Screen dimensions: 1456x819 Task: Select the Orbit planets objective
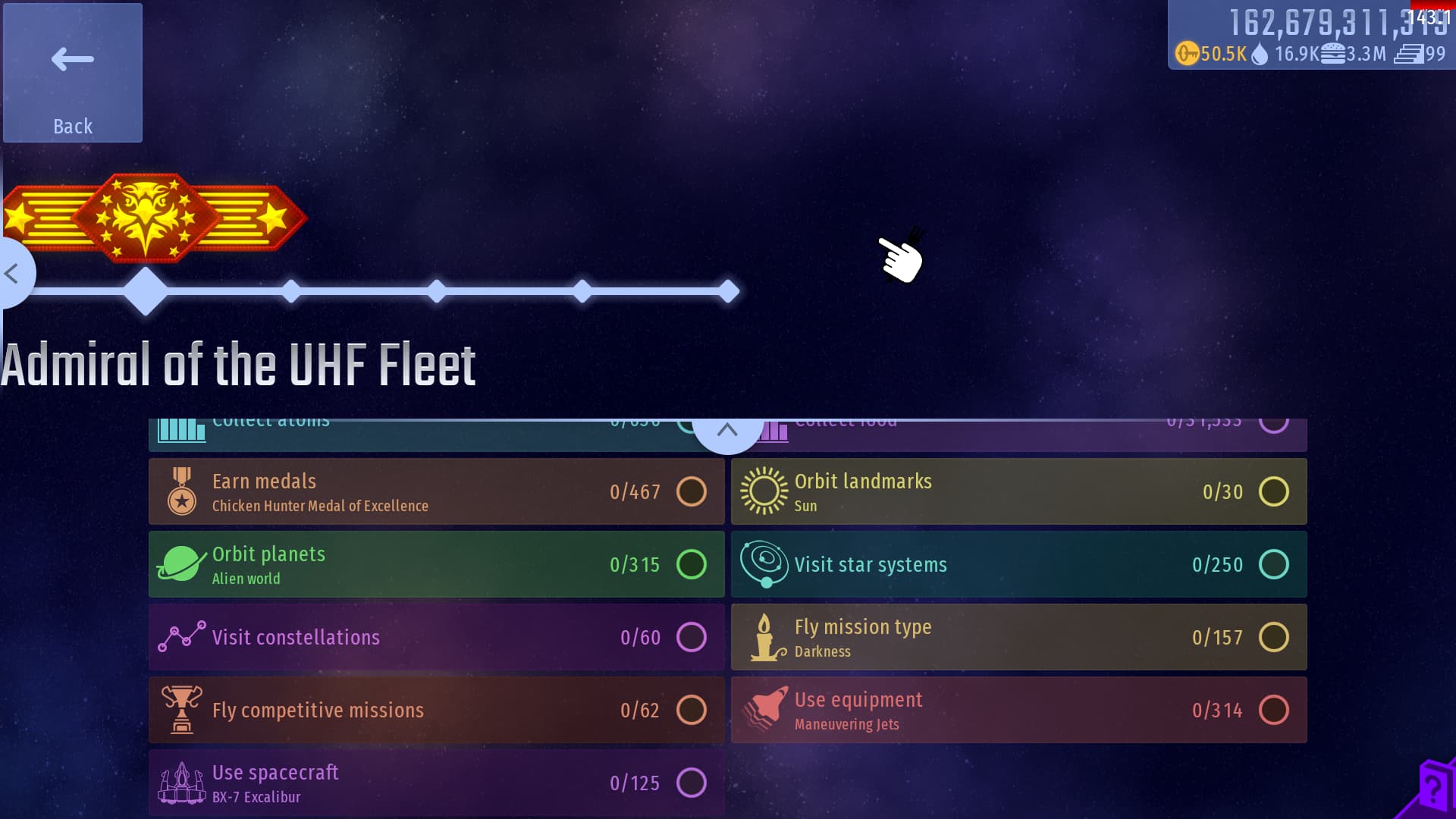[x=436, y=564]
